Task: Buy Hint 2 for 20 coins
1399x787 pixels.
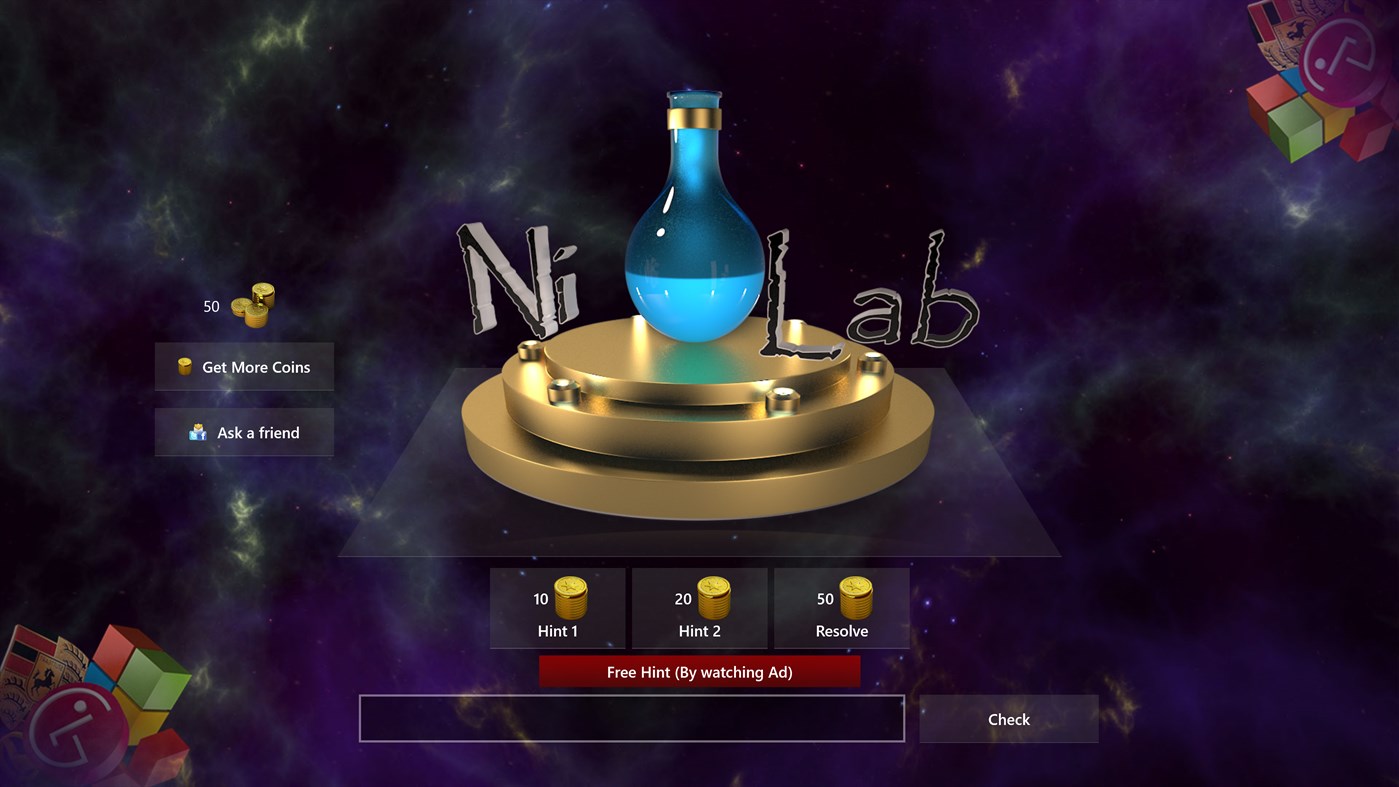Action: (699, 608)
